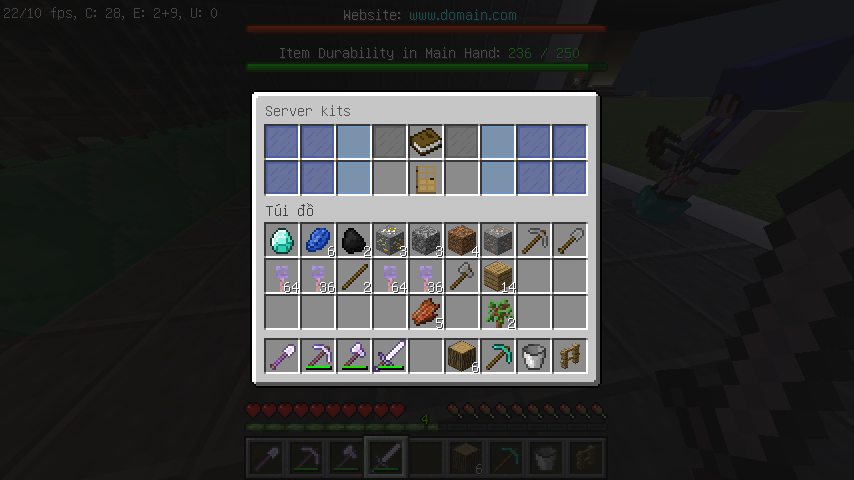
Task: Choose the diamond pickaxe in the inventory window
Action: tap(498, 355)
